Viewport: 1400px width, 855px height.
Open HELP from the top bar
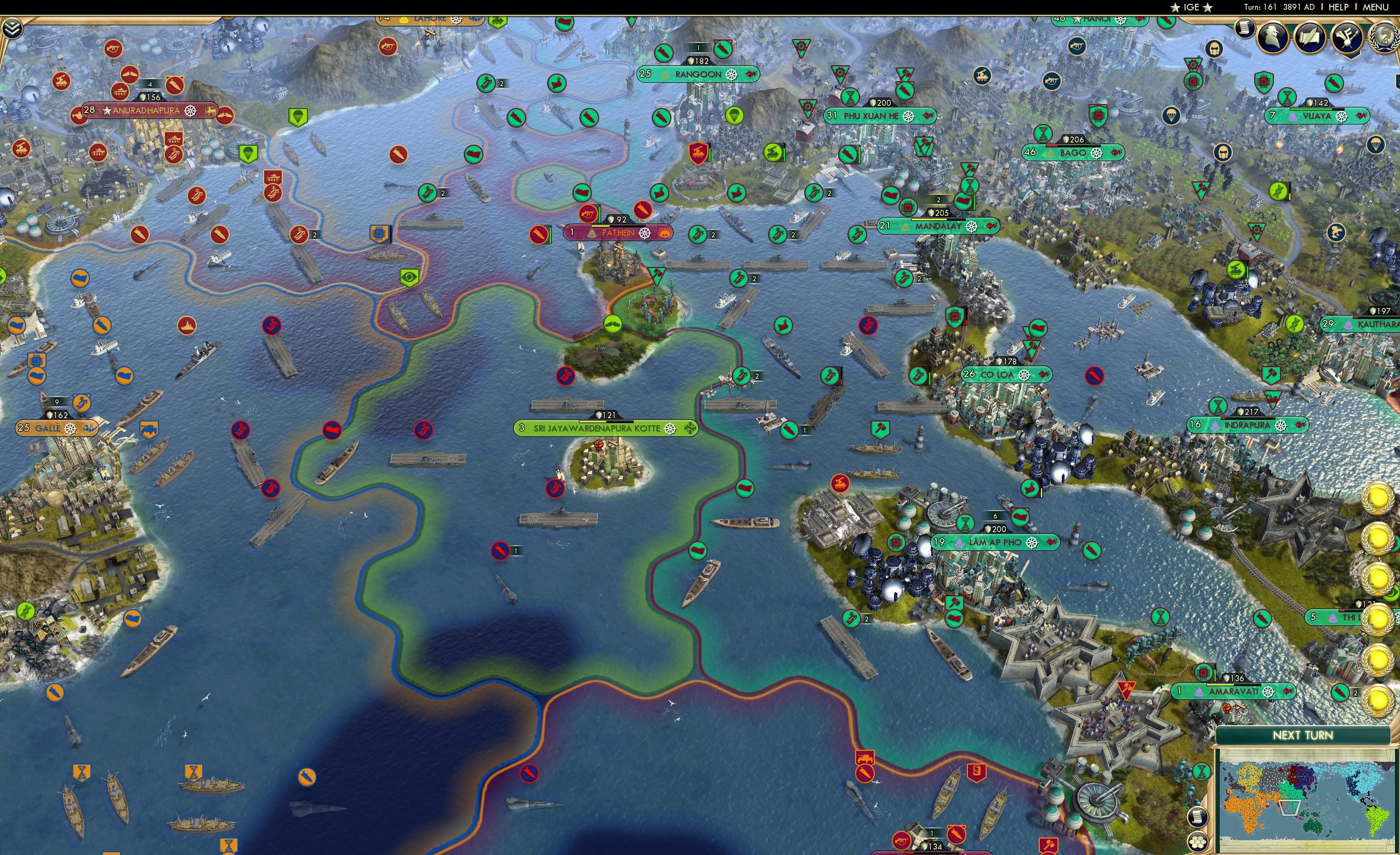(x=1339, y=7)
